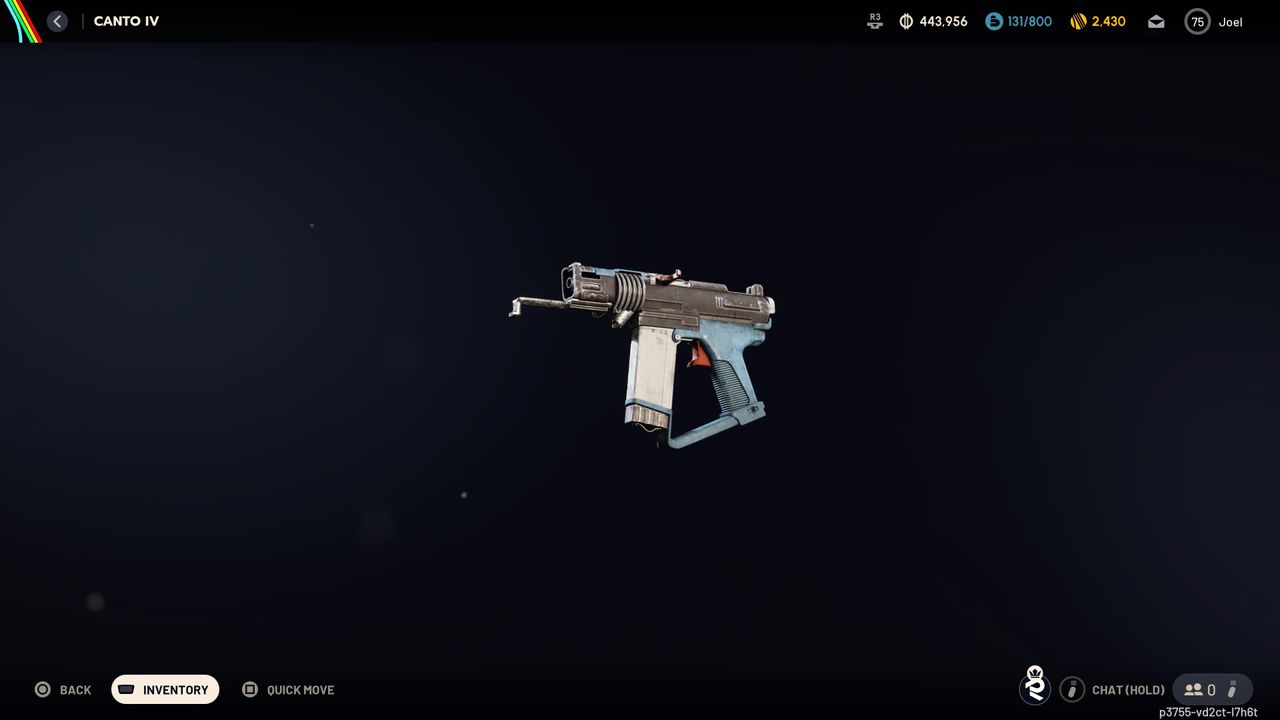Click the coin currency icon next to 443,956
The image size is (1280, 720).
click(905, 20)
